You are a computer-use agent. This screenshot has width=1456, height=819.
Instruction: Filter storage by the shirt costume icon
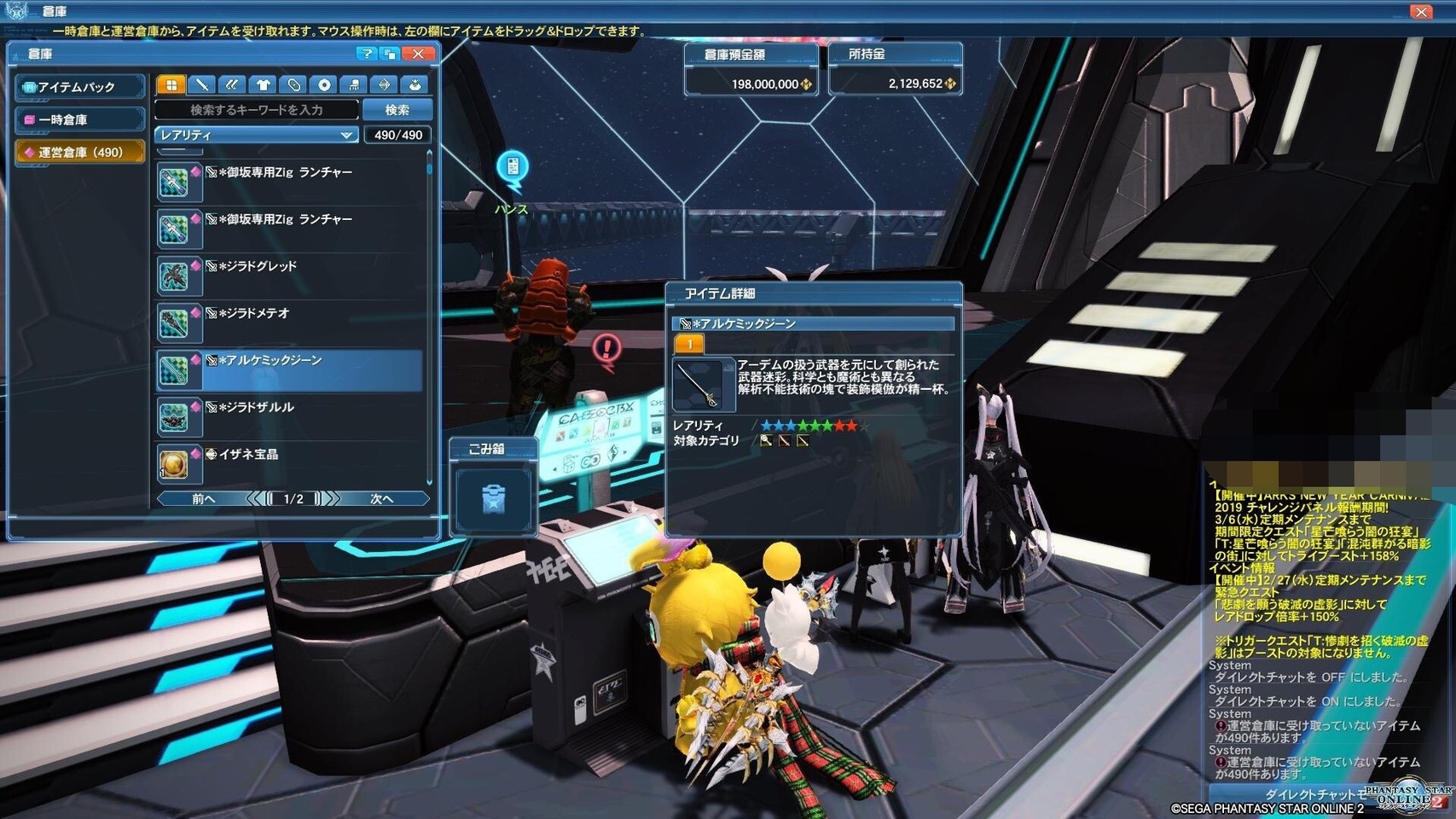tap(264, 84)
